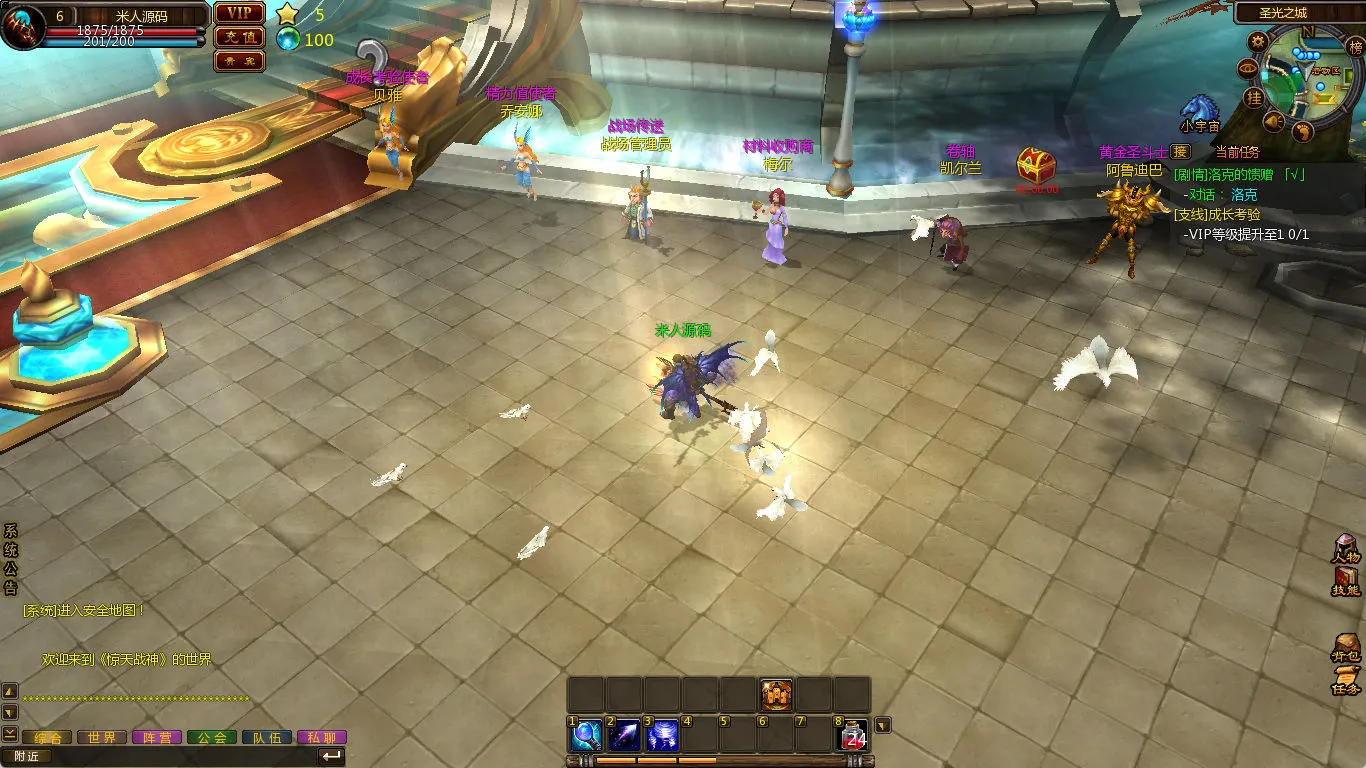The height and width of the screenshot is (768, 1366).
Task: Switch to the 公会 guild chat tab
Action: point(212,738)
